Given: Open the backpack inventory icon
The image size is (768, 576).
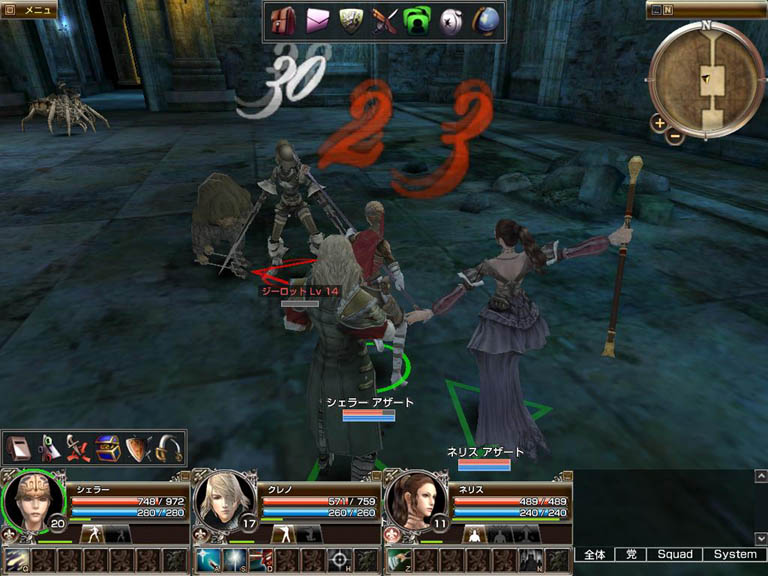Looking at the screenshot, I should [283, 21].
